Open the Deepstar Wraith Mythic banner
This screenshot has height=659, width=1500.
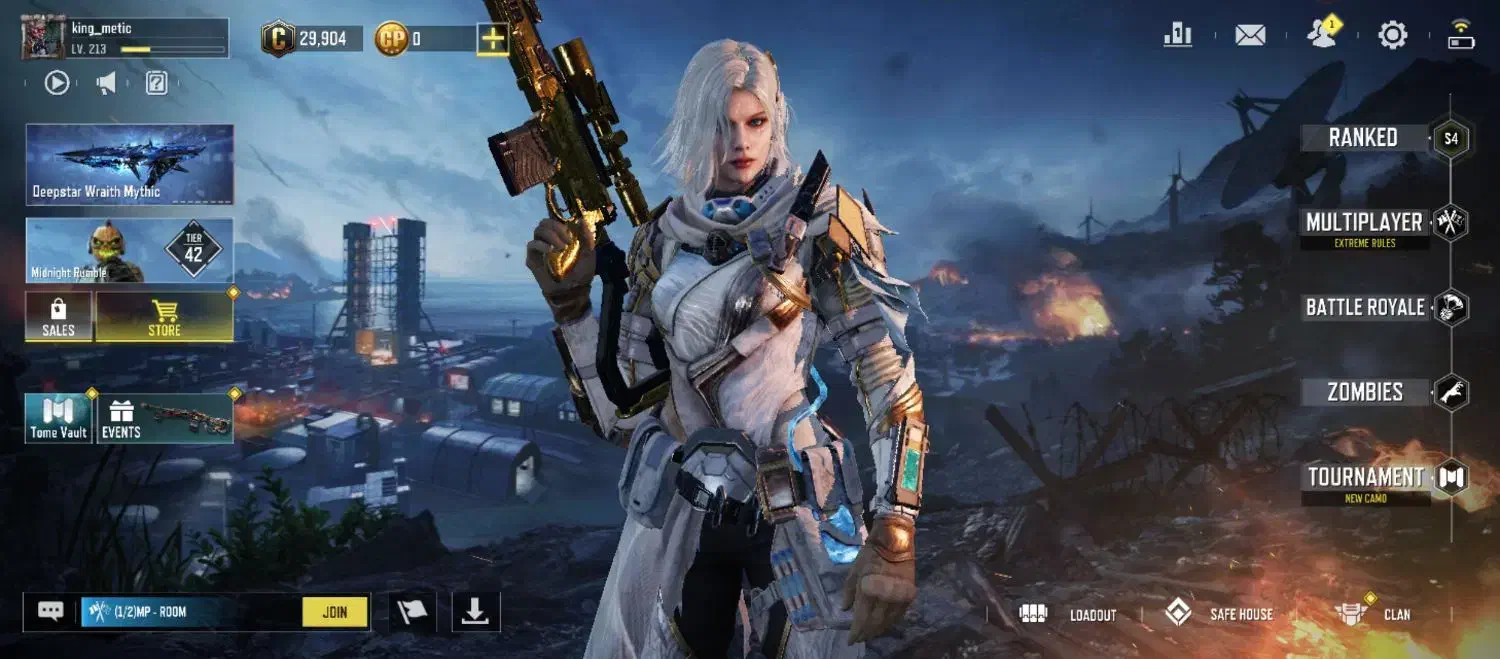129,164
